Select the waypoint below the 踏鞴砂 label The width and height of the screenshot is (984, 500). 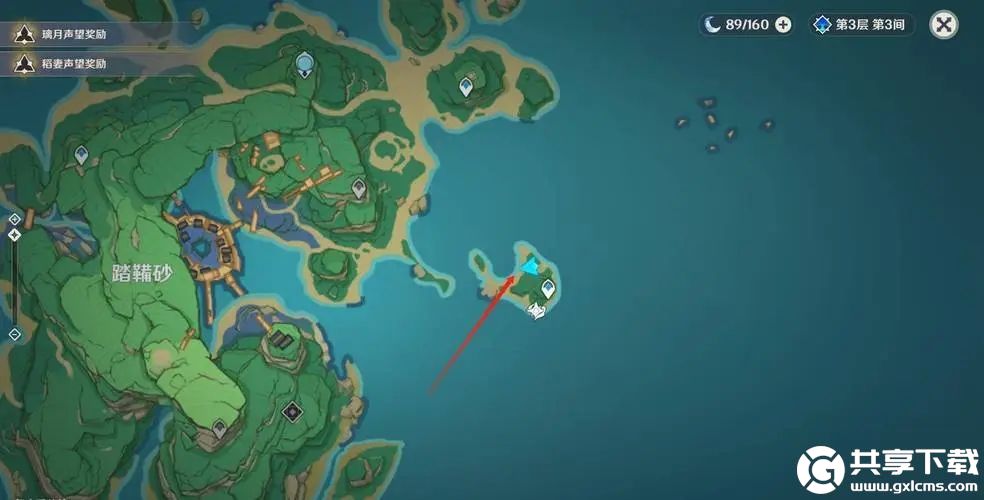click(x=219, y=430)
